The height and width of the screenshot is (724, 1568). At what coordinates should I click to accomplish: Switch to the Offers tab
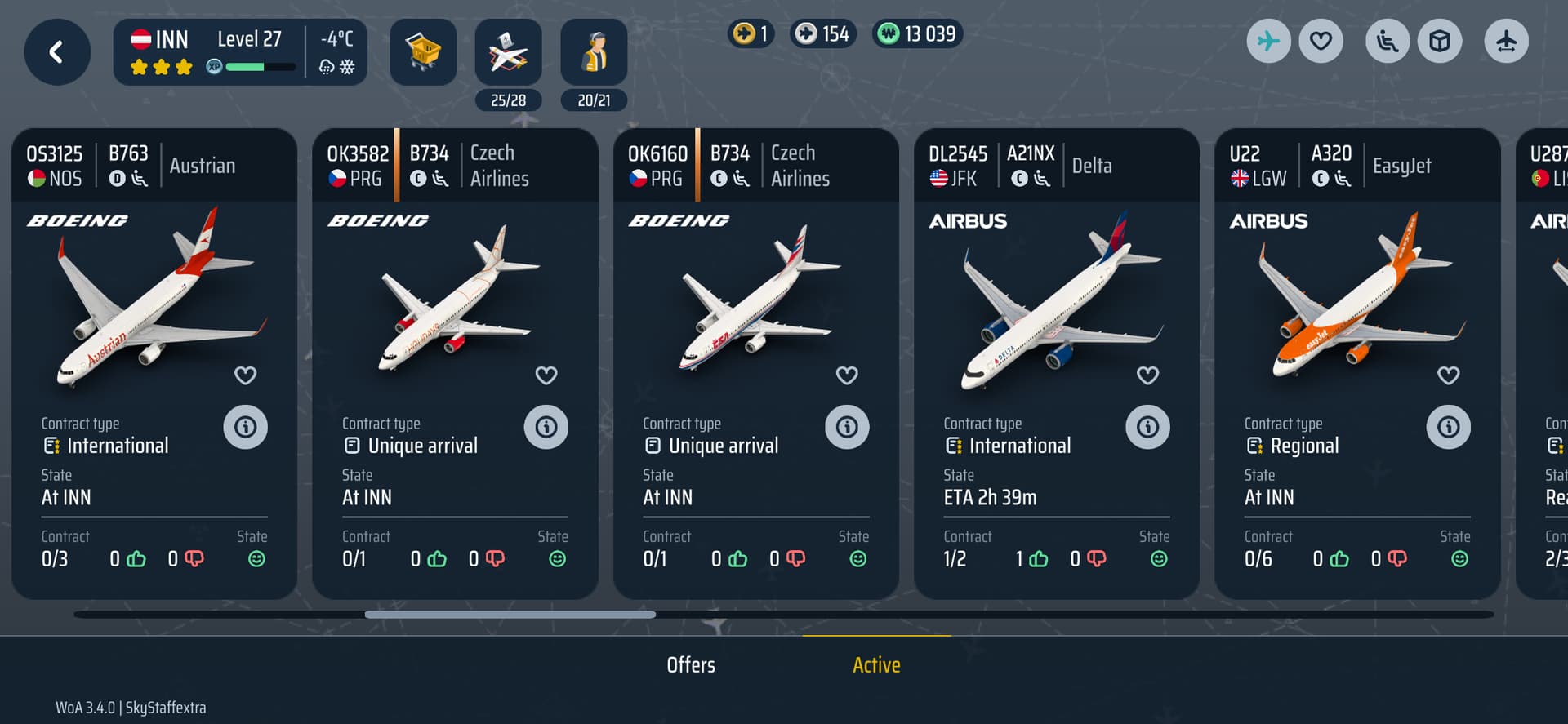[x=691, y=665]
